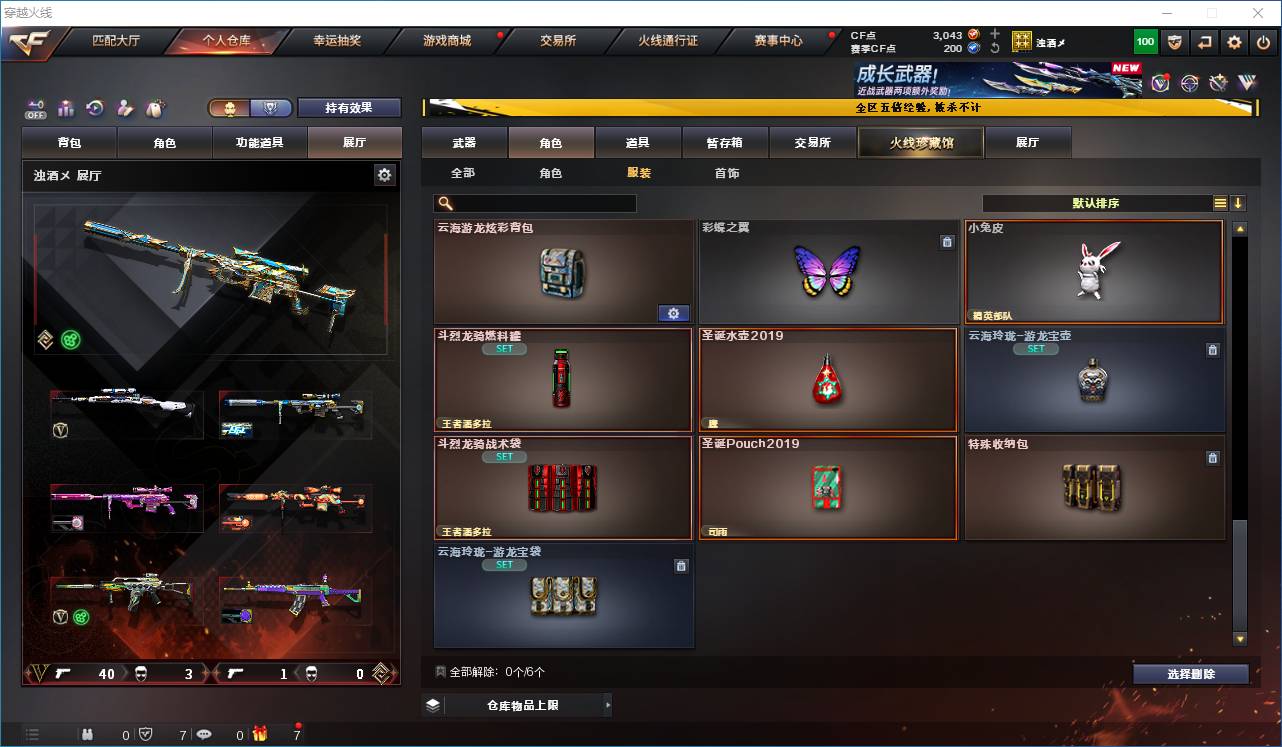Click the gear icon in the 浊酒ㄨ展厅 header
1282x747 pixels.
tap(385, 174)
